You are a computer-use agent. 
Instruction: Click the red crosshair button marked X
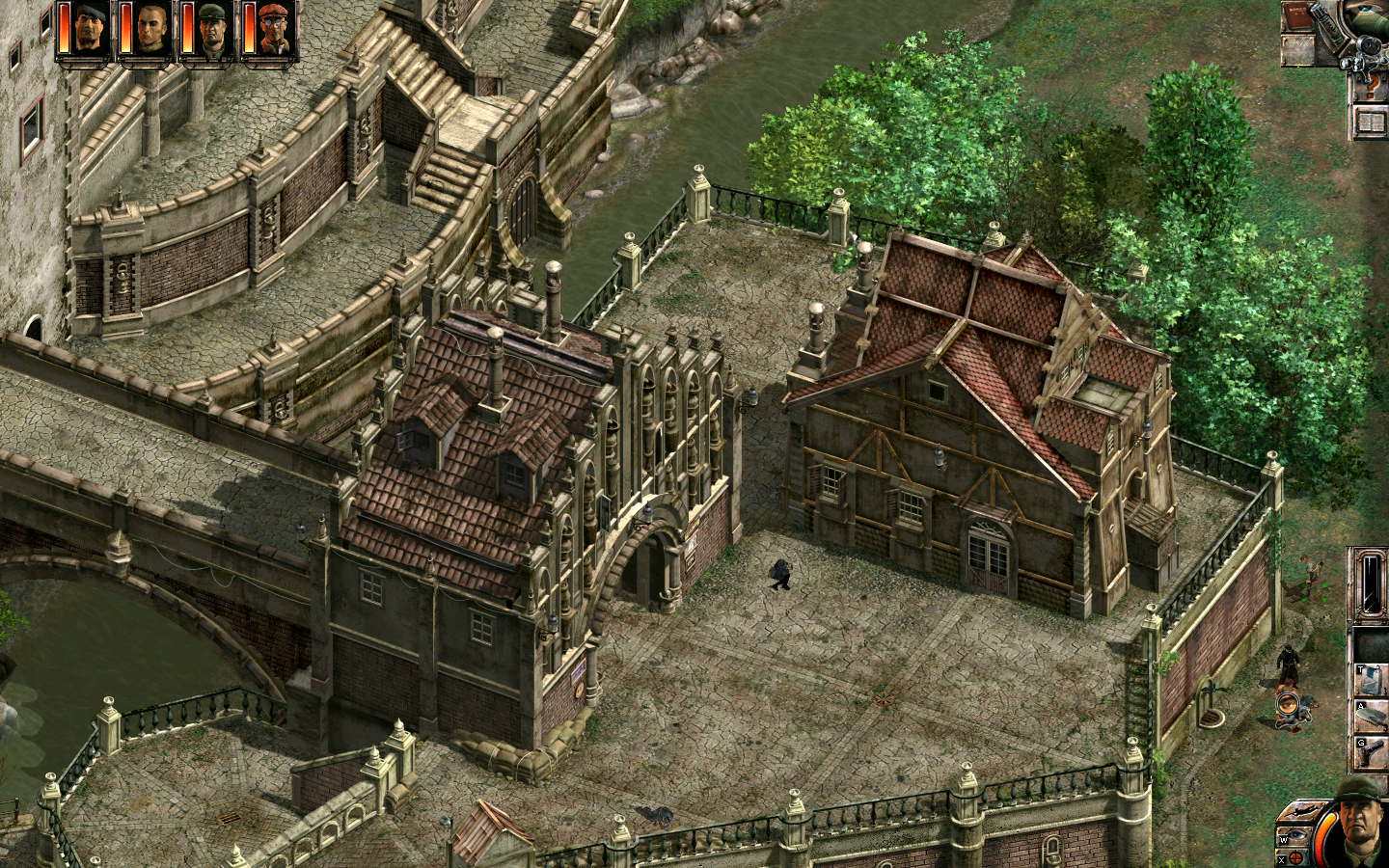(x=1297, y=854)
